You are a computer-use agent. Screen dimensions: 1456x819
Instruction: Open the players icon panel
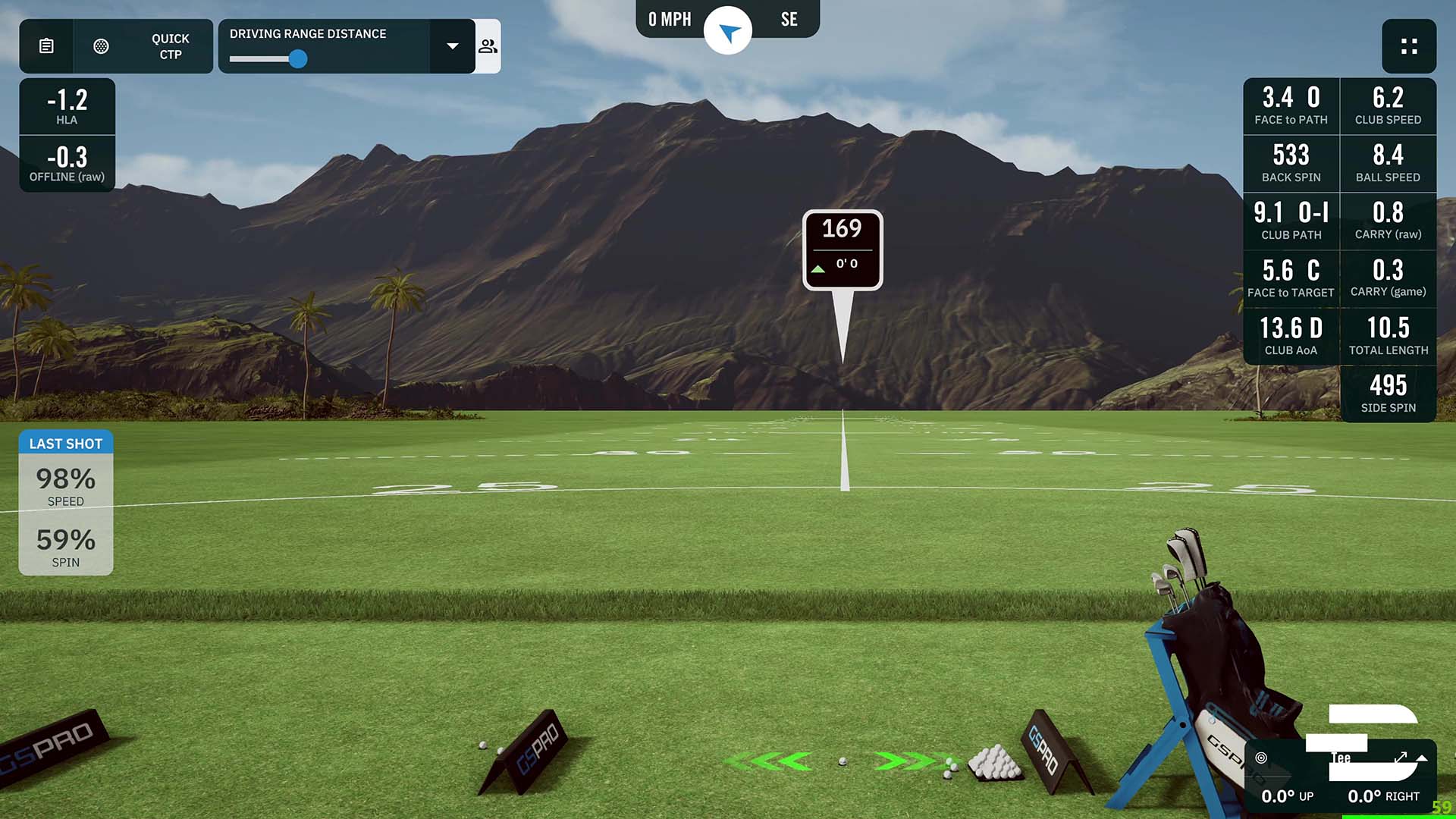488,46
